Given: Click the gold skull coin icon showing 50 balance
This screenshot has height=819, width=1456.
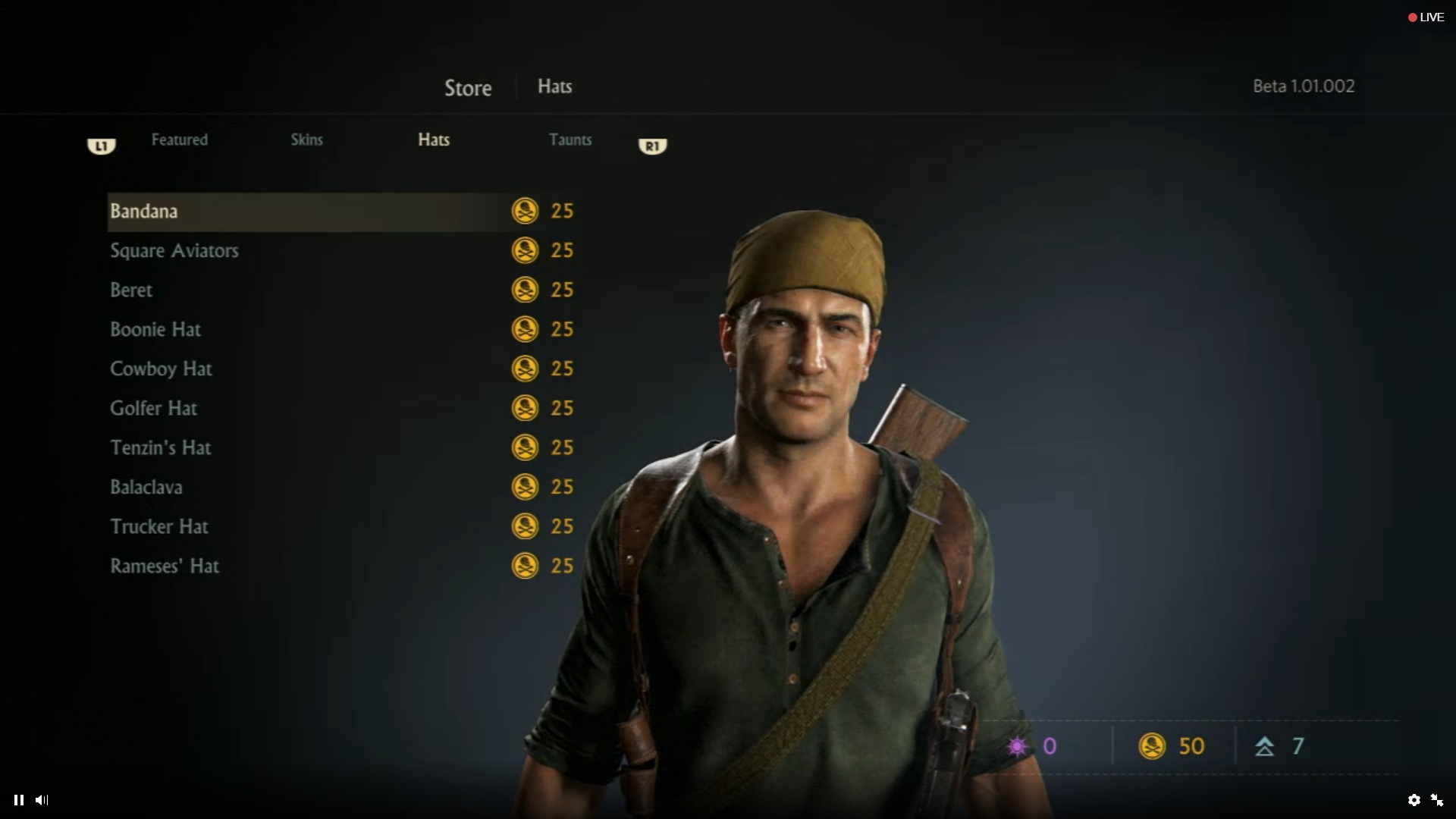Looking at the screenshot, I should 1152,746.
